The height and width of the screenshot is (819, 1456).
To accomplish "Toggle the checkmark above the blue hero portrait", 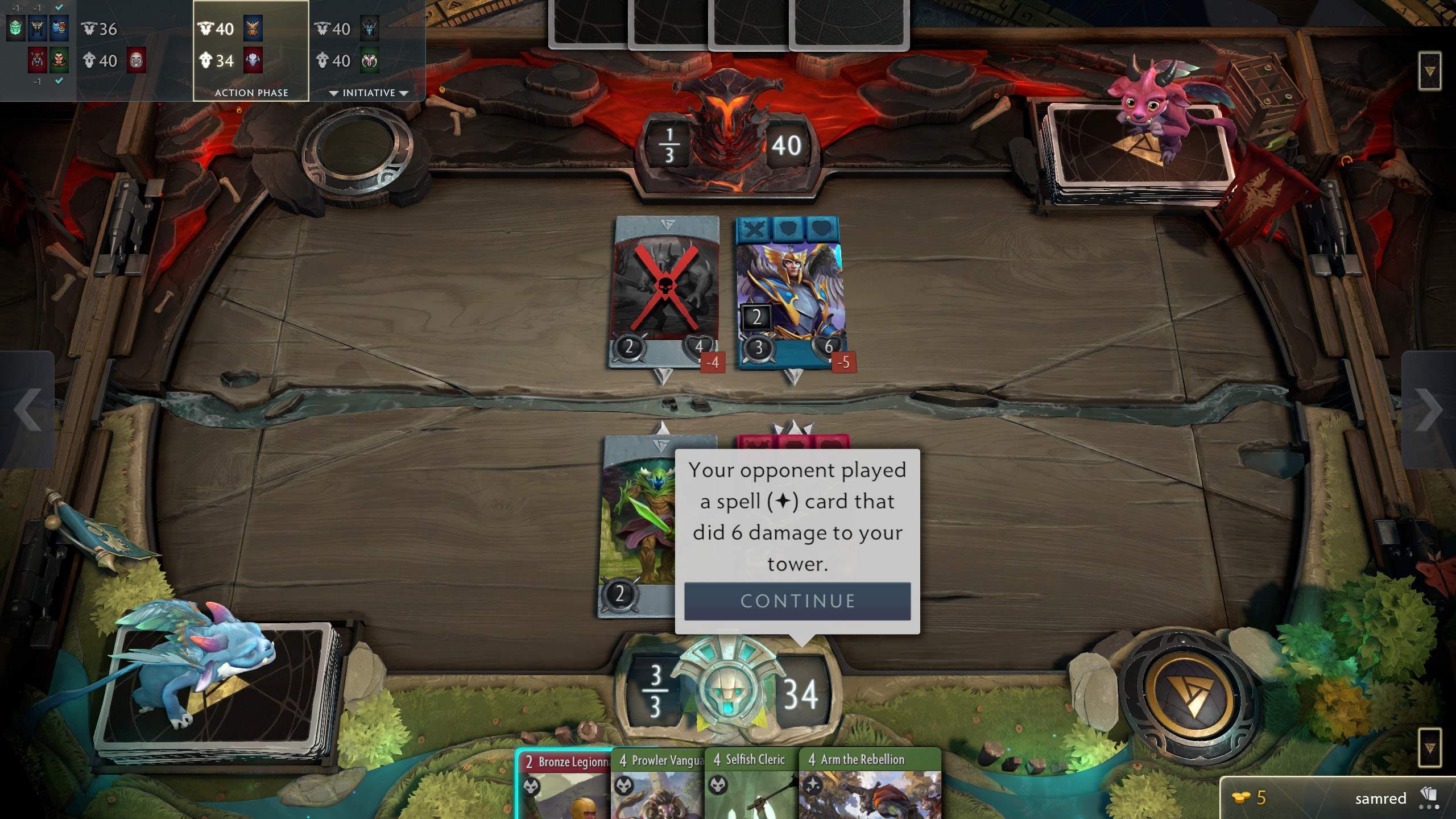I will [59, 7].
